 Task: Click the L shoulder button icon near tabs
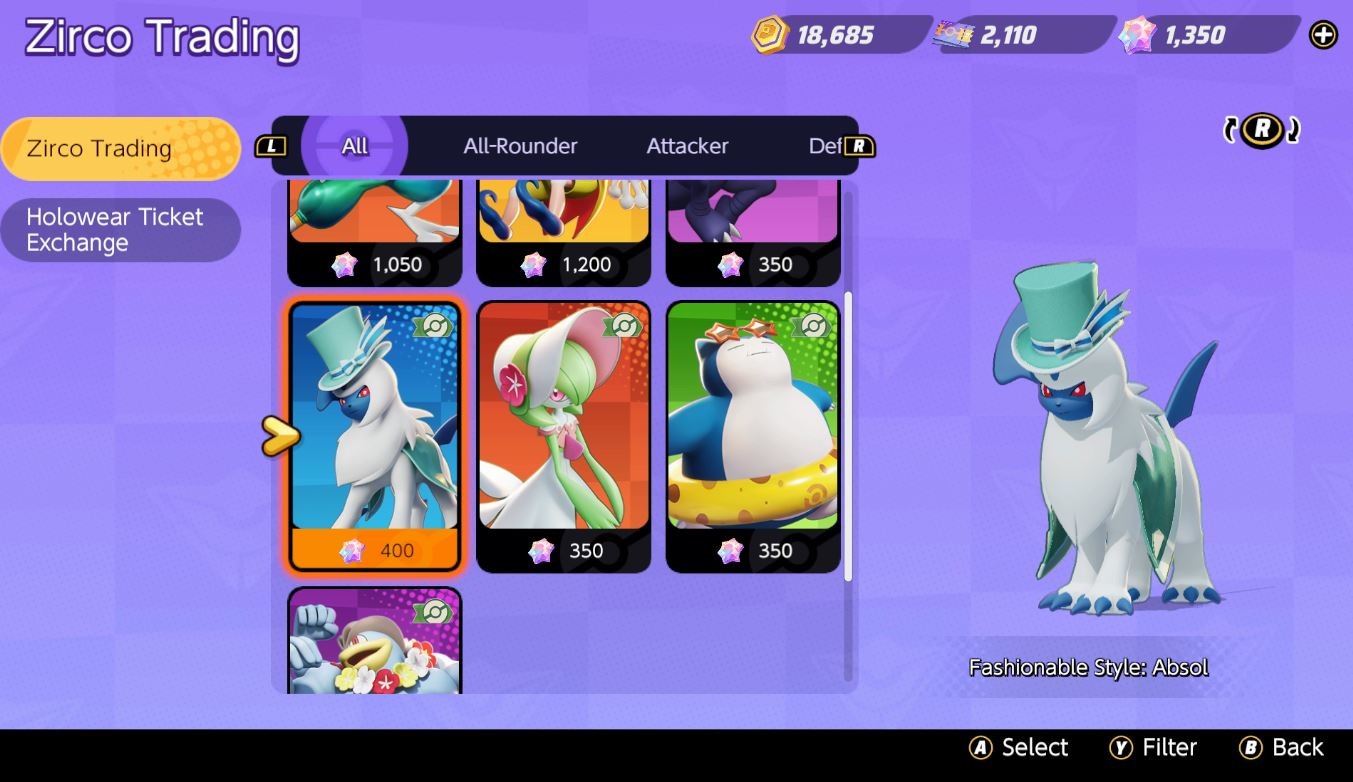(x=271, y=145)
